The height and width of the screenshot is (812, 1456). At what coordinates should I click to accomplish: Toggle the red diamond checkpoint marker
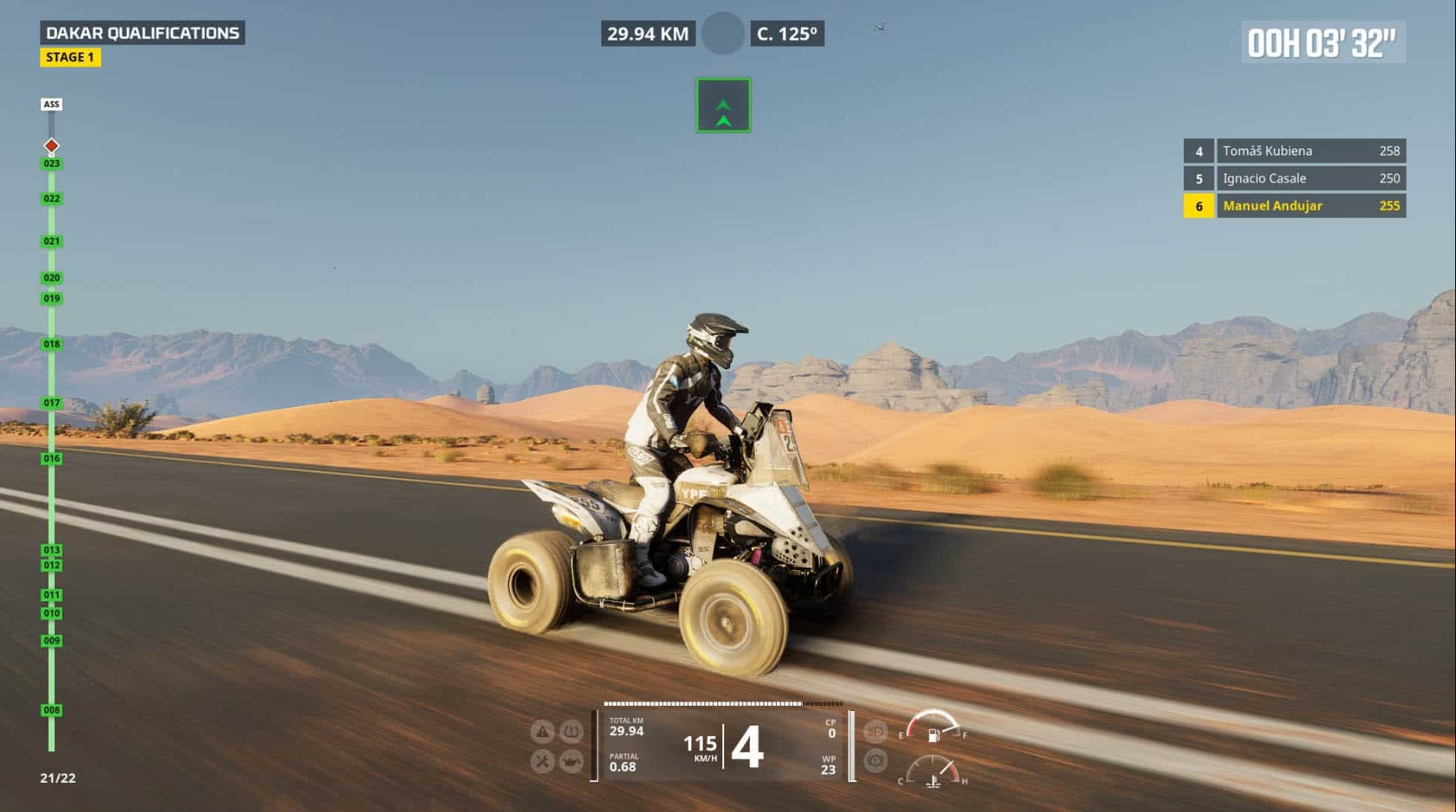pyautogui.click(x=51, y=145)
